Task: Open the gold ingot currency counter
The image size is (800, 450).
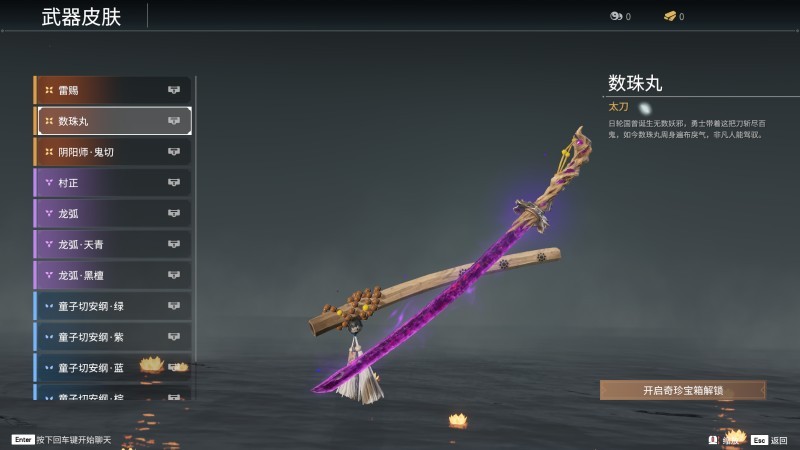Action: [x=674, y=16]
